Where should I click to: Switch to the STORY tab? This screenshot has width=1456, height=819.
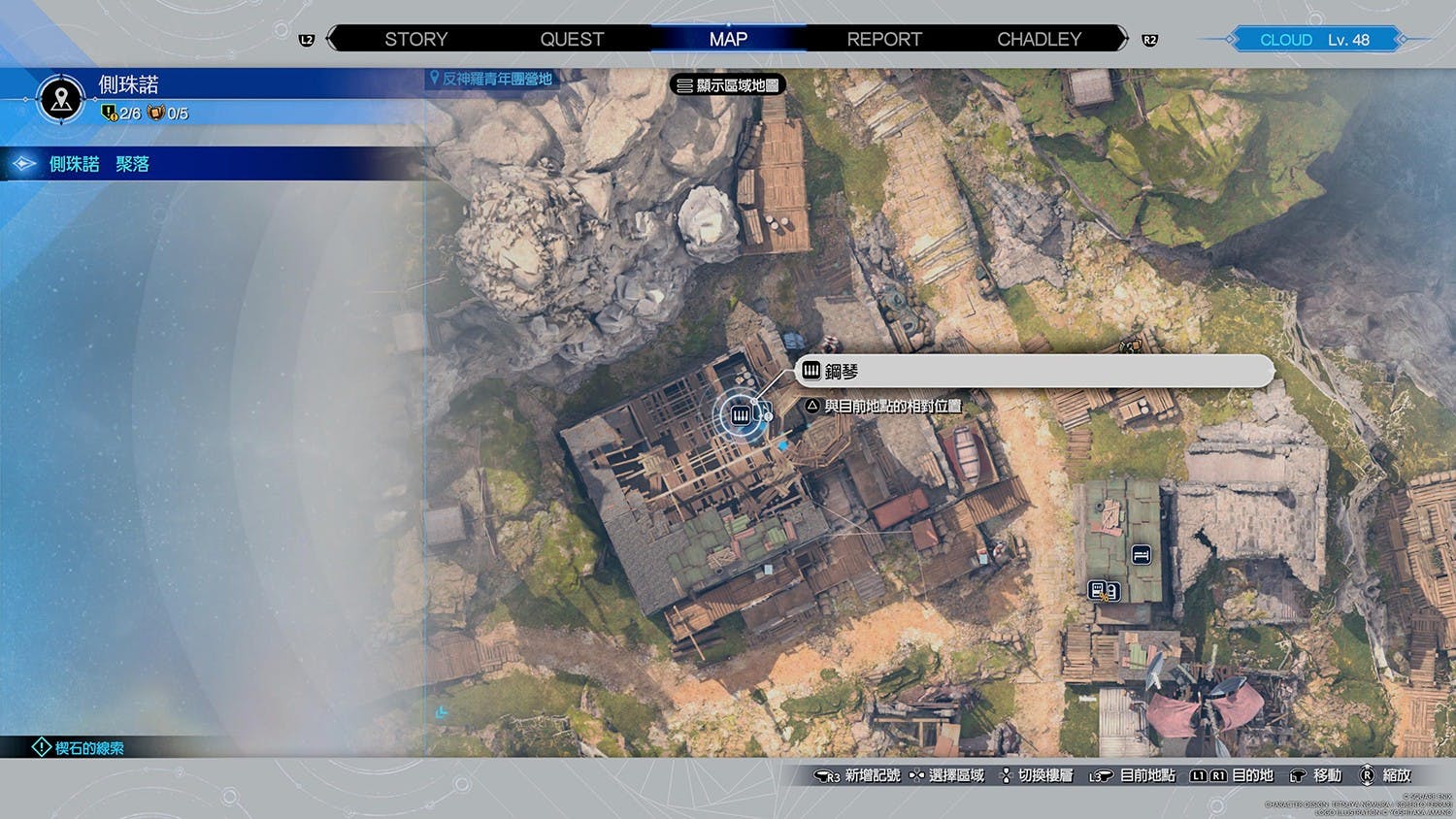[415, 39]
